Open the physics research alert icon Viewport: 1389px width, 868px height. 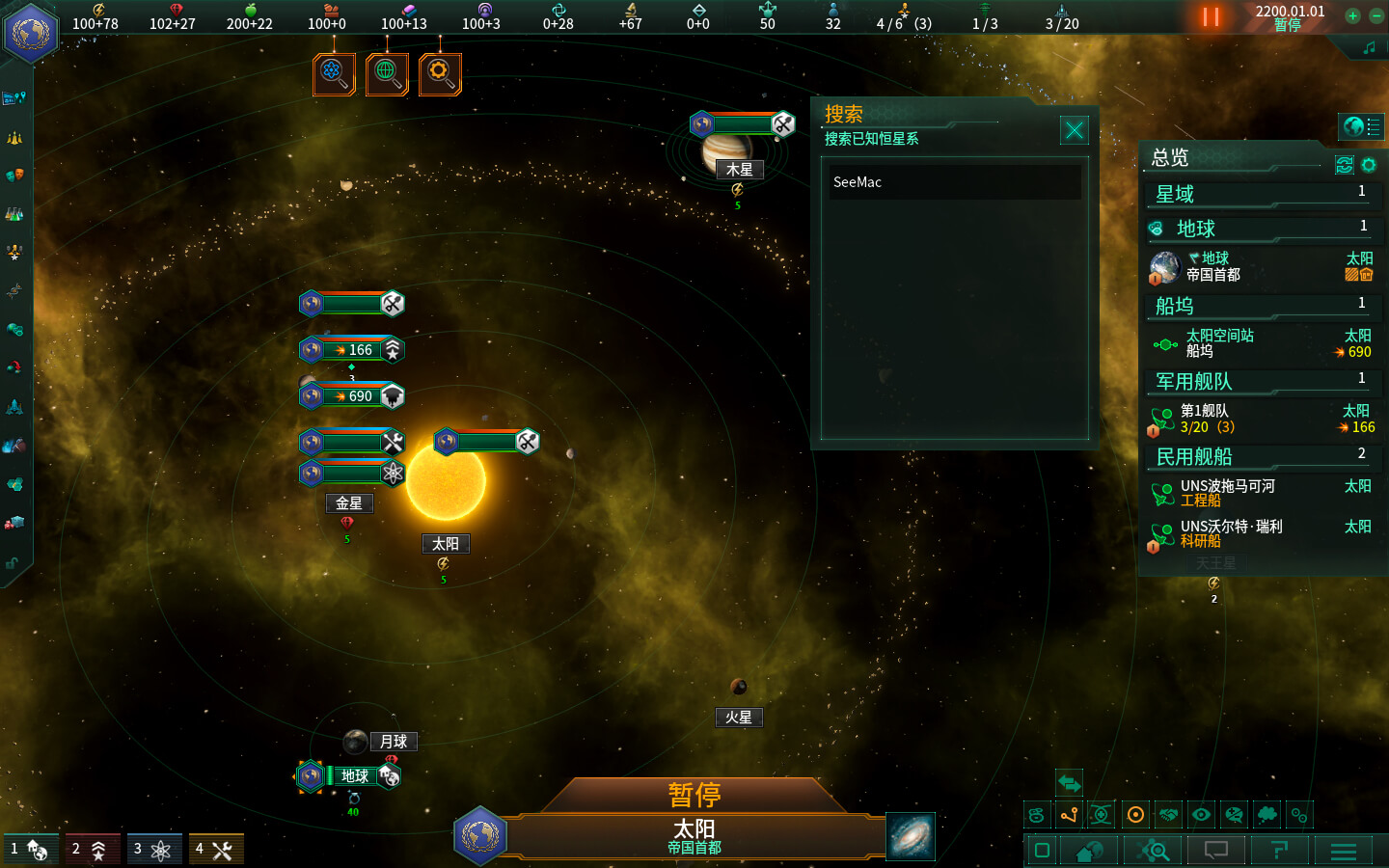(x=334, y=73)
